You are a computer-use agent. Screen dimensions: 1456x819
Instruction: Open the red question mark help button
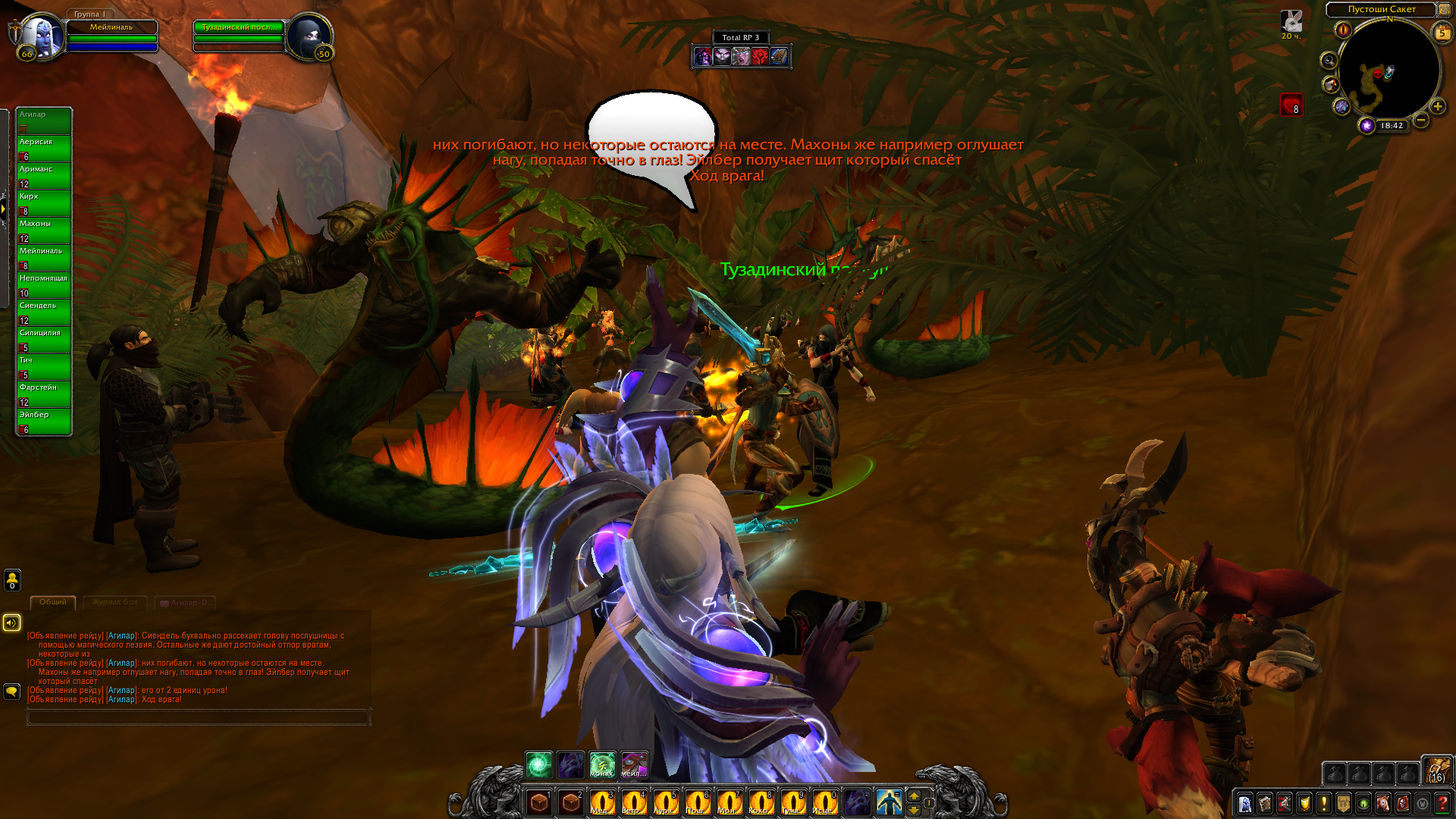(x=1442, y=803)
